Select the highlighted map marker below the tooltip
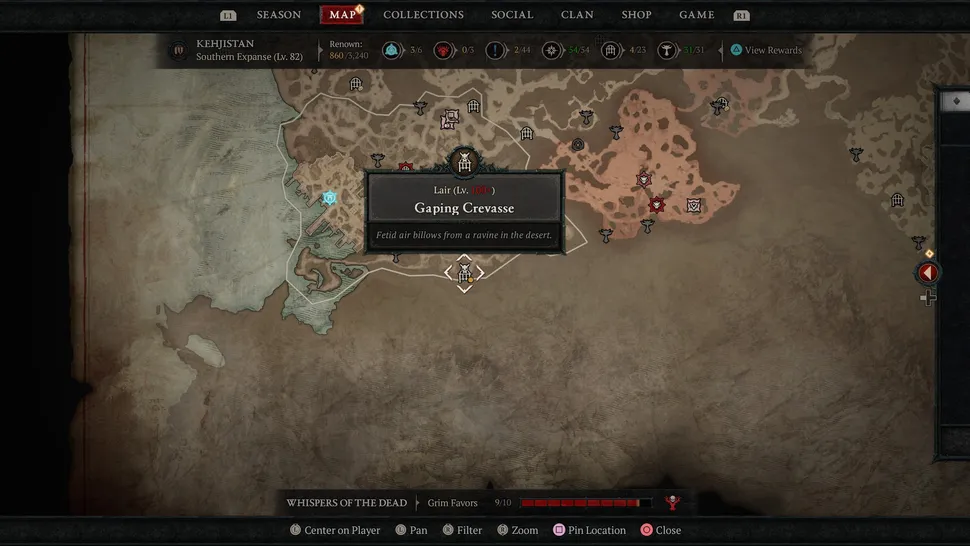Screen dimensions: 970x546 coord(464,272)
